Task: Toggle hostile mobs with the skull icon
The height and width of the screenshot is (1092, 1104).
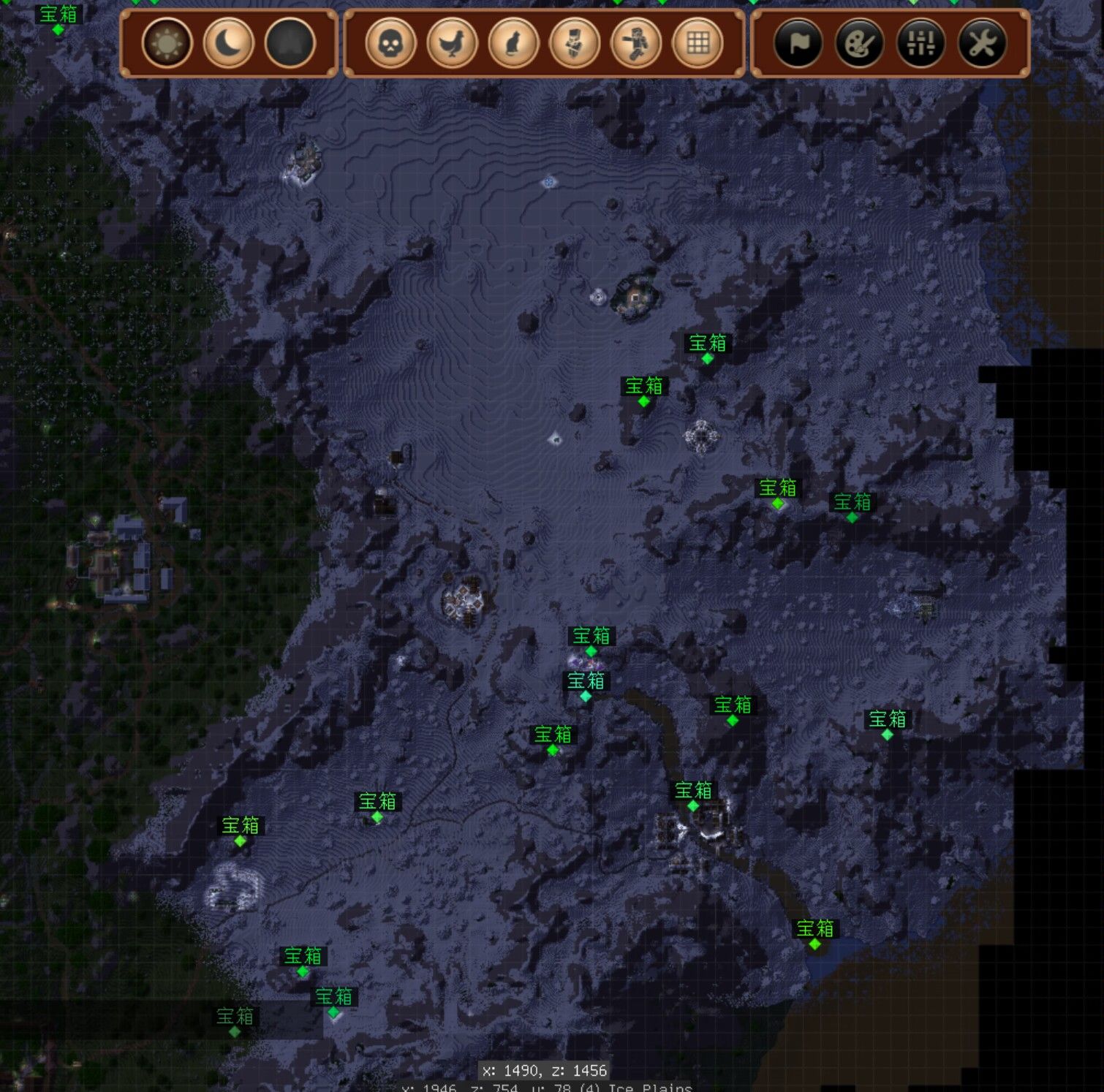Action: point(390,43)
